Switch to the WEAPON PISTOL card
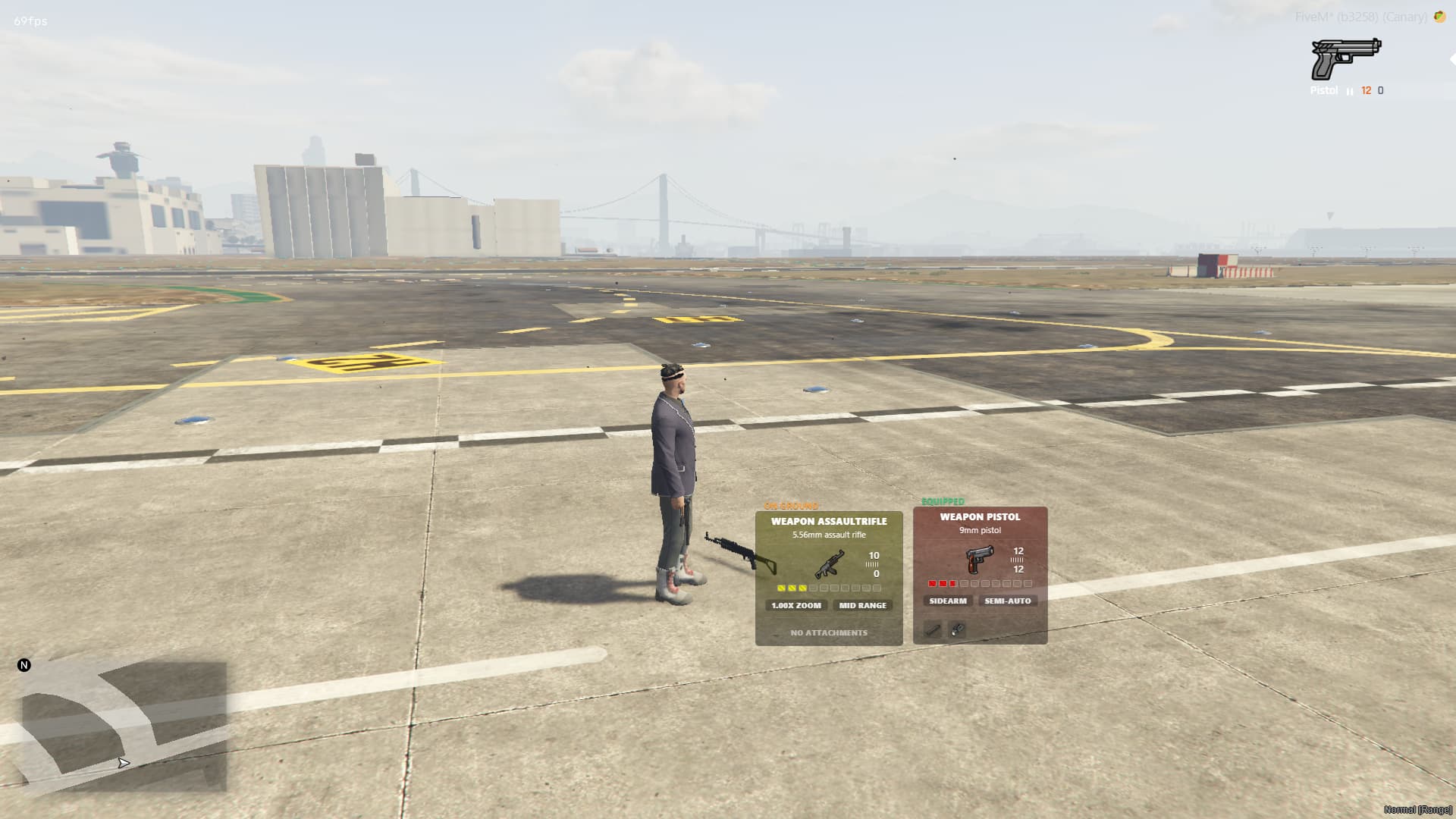The image size is (1456, 819). (x=980, y=516)
